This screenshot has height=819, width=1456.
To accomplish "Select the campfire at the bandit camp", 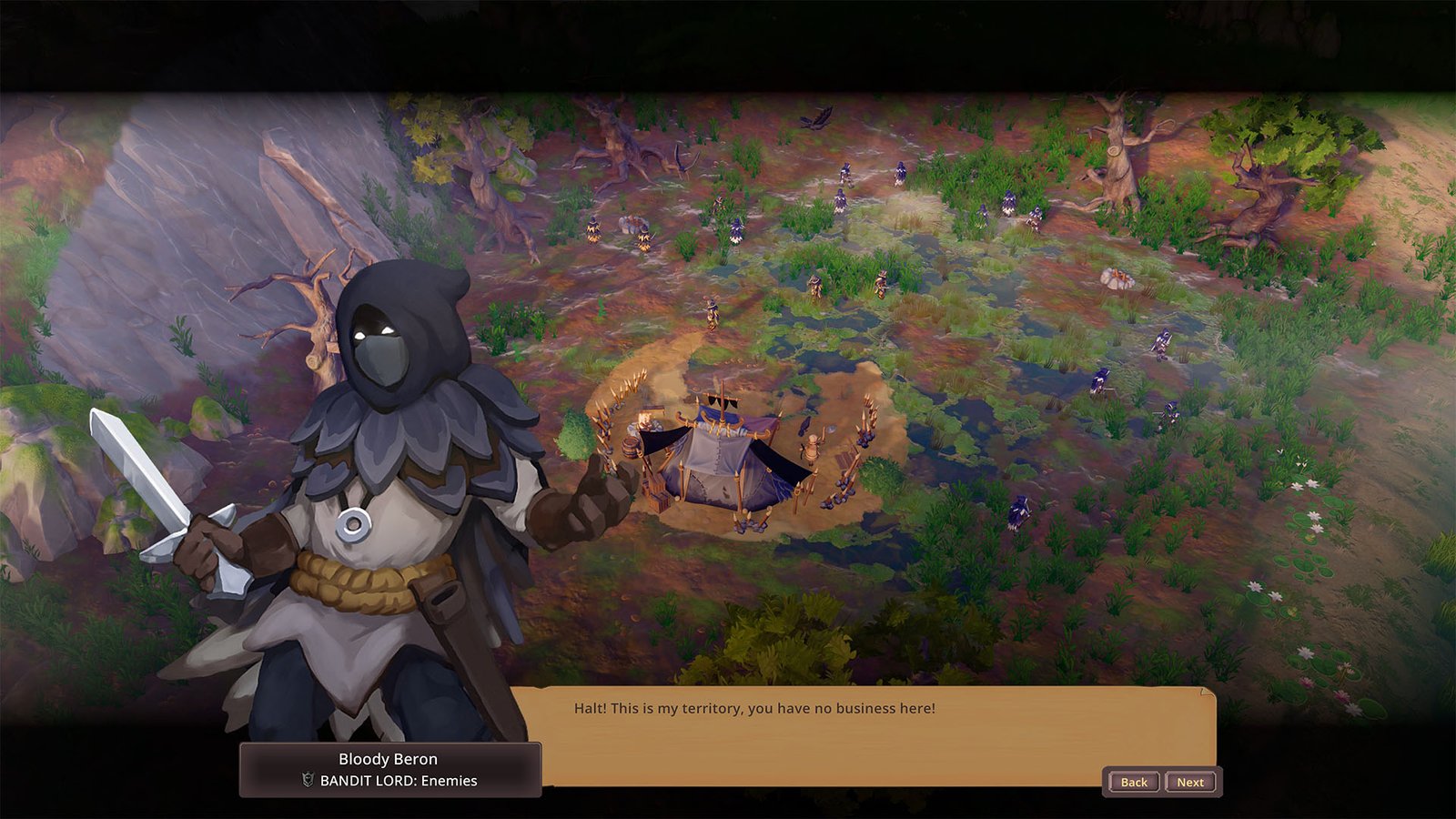I will tap(643, 420).
